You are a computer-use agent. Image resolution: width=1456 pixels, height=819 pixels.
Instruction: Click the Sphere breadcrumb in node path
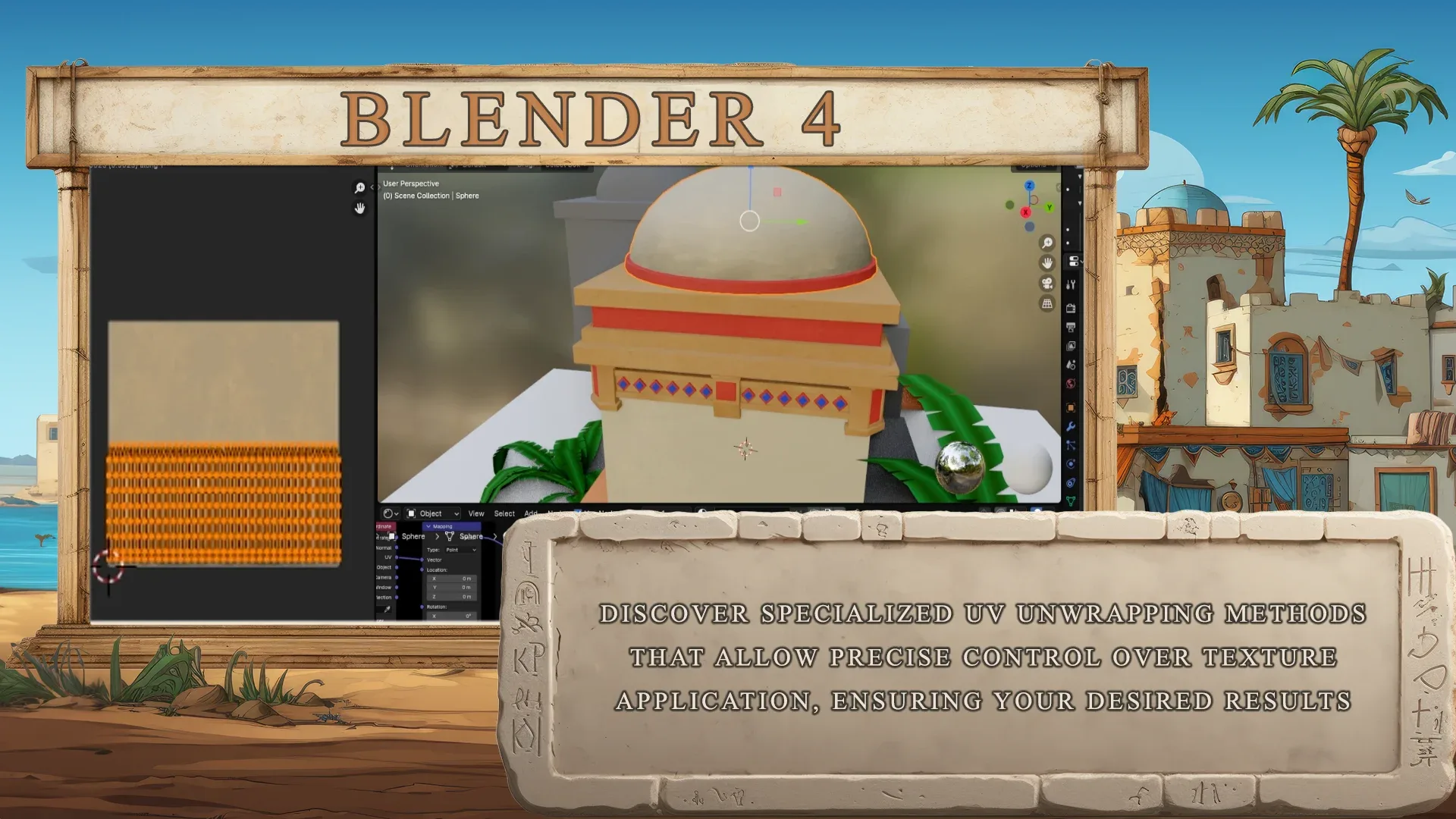coord(413,536)
